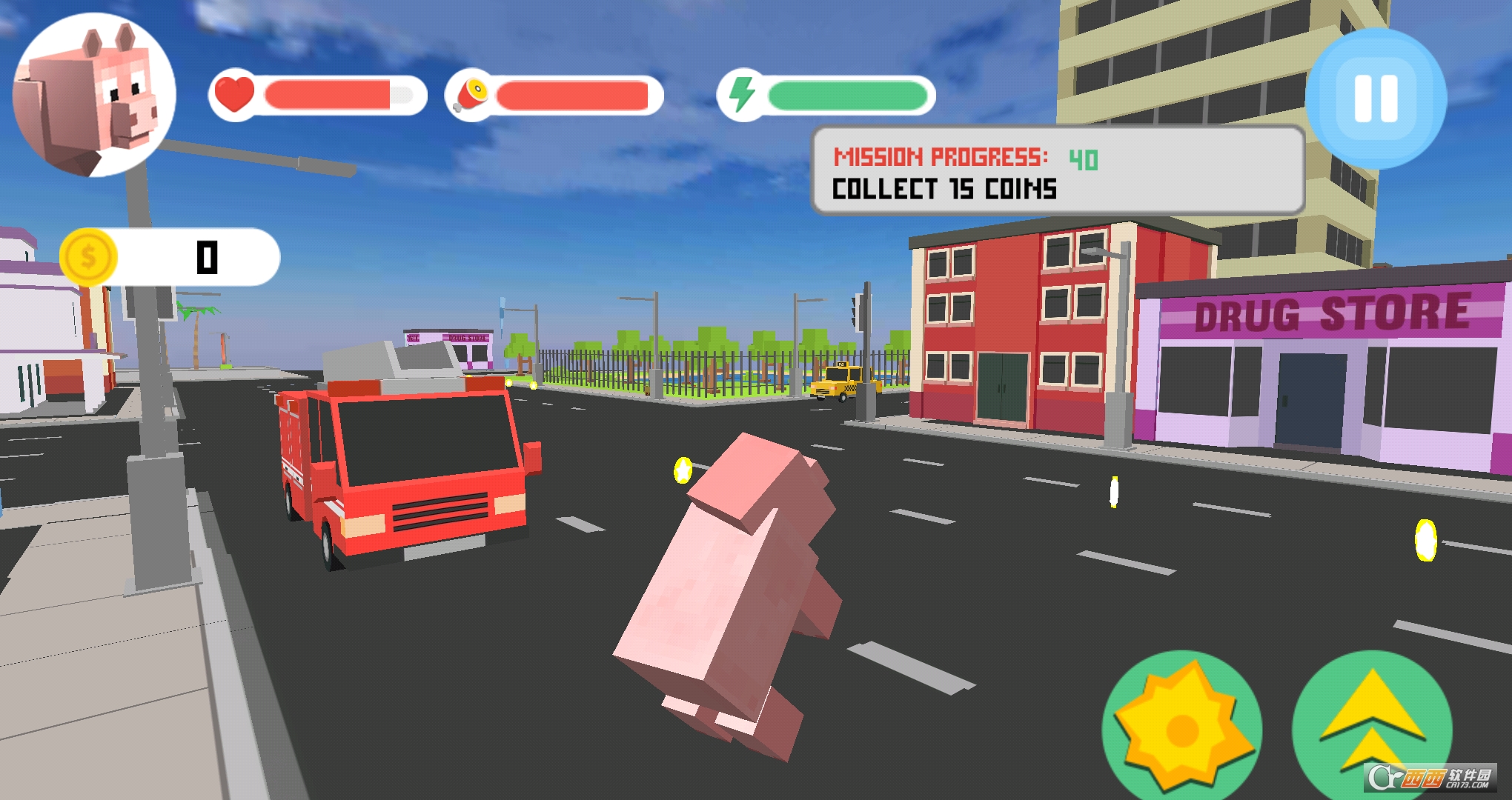Screen dimensions: 1512x800
Task: Click the gold coin icon
Action: click(90, 256)
